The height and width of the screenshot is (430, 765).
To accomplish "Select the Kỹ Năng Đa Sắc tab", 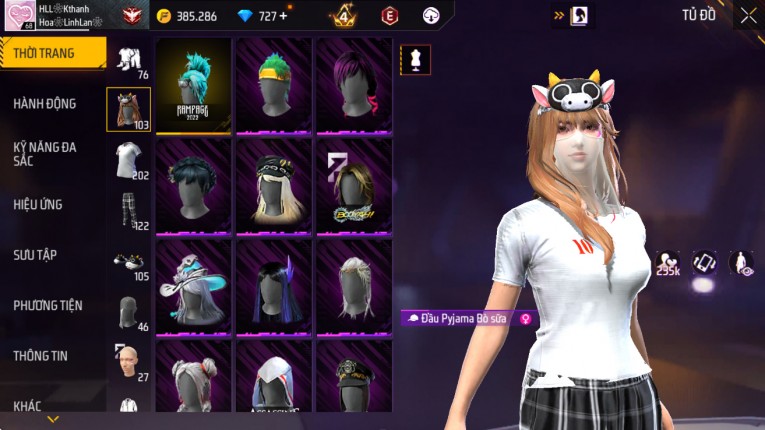I will pos(45,153).
